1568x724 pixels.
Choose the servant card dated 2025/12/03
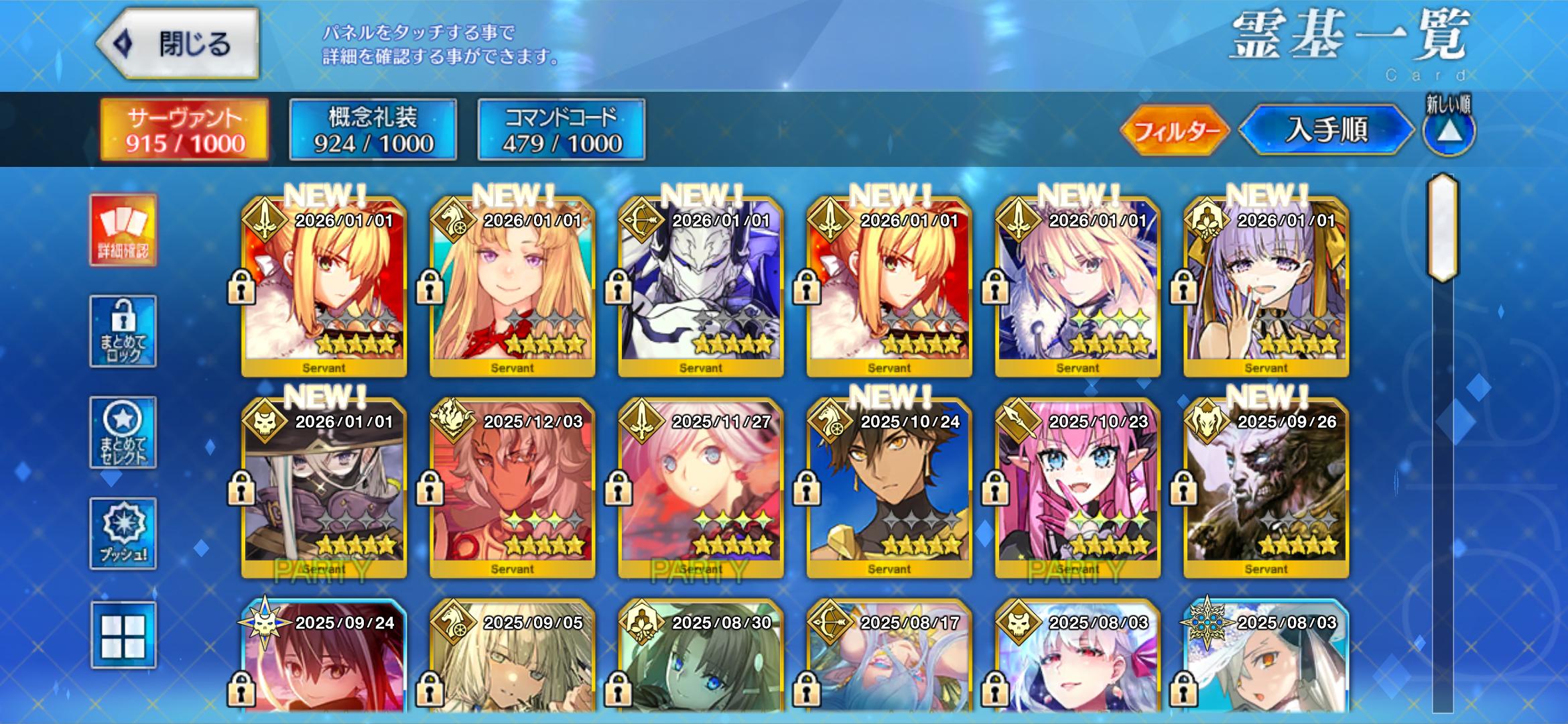(x=513, y=488)
